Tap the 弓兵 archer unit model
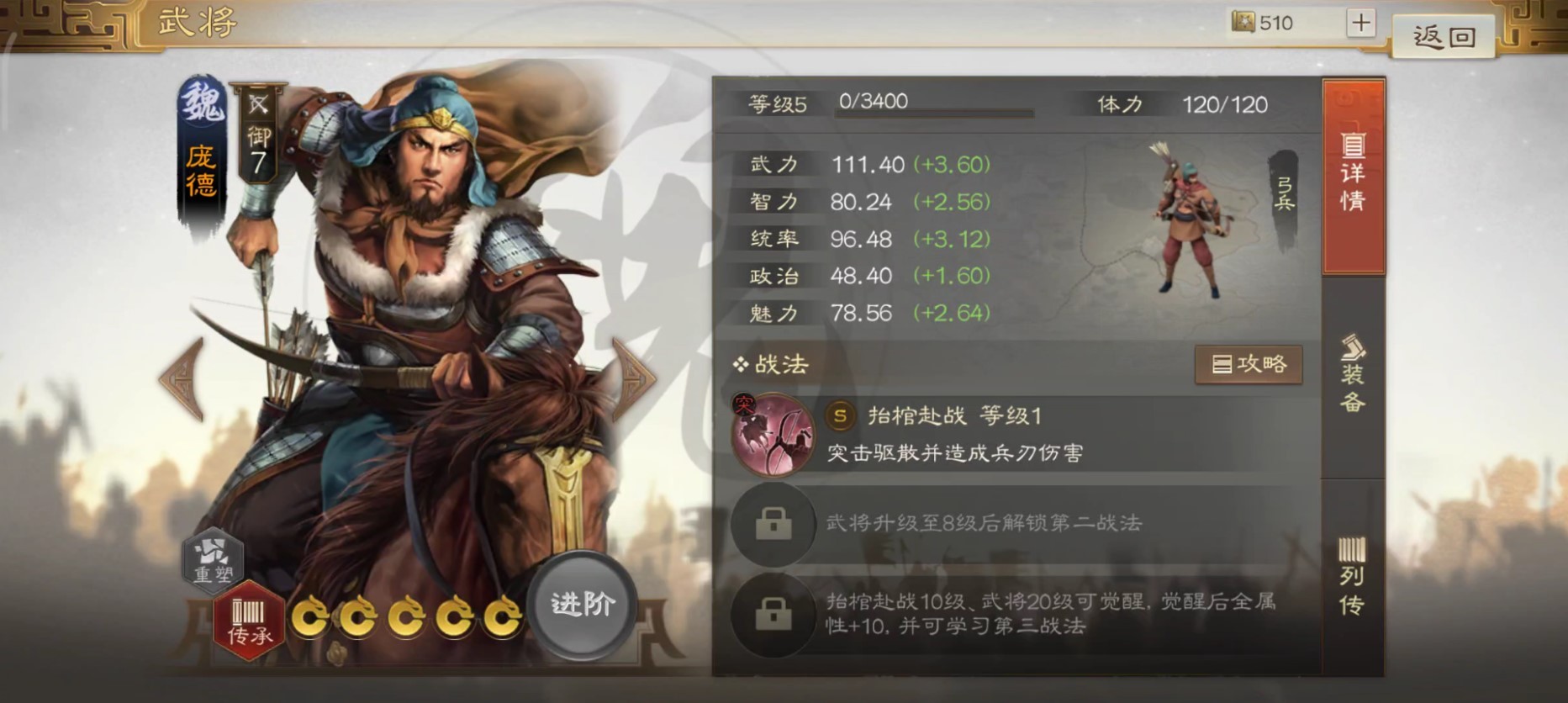The width and height of the screenshot is (1568, 703). [x=1189, y=219]
